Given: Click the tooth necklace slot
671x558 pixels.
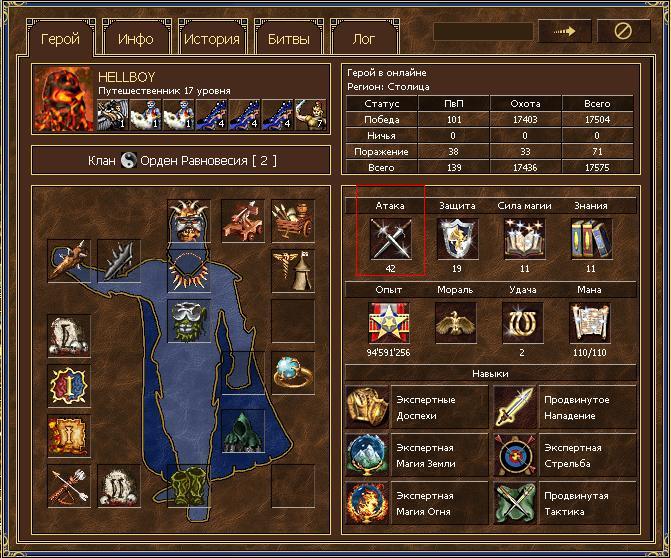Looking at the screenshot, I should point(187,269).
